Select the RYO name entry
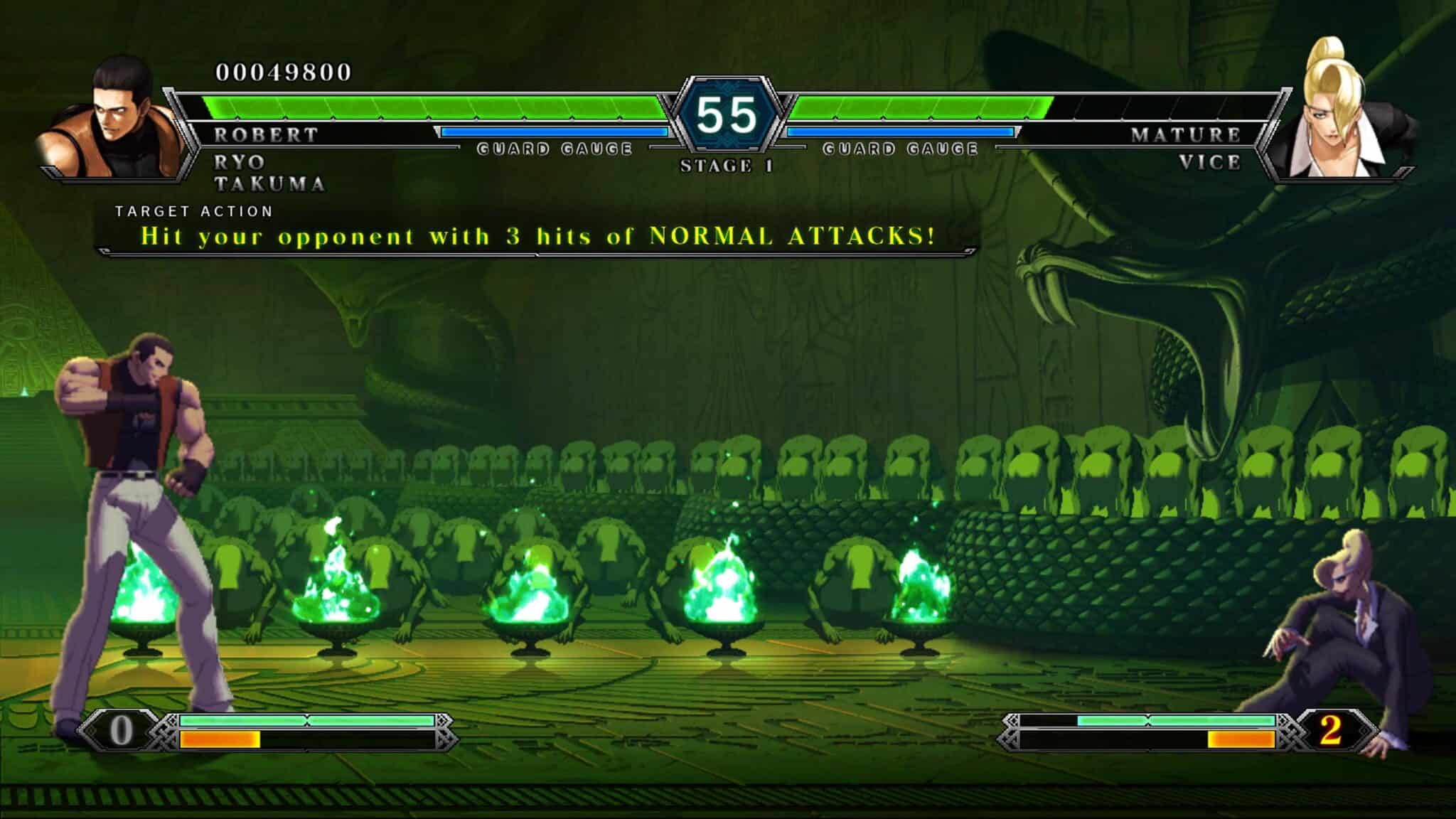Viewport: 1456px width, 819px height. pyautogui.click(x=238, y=162)
